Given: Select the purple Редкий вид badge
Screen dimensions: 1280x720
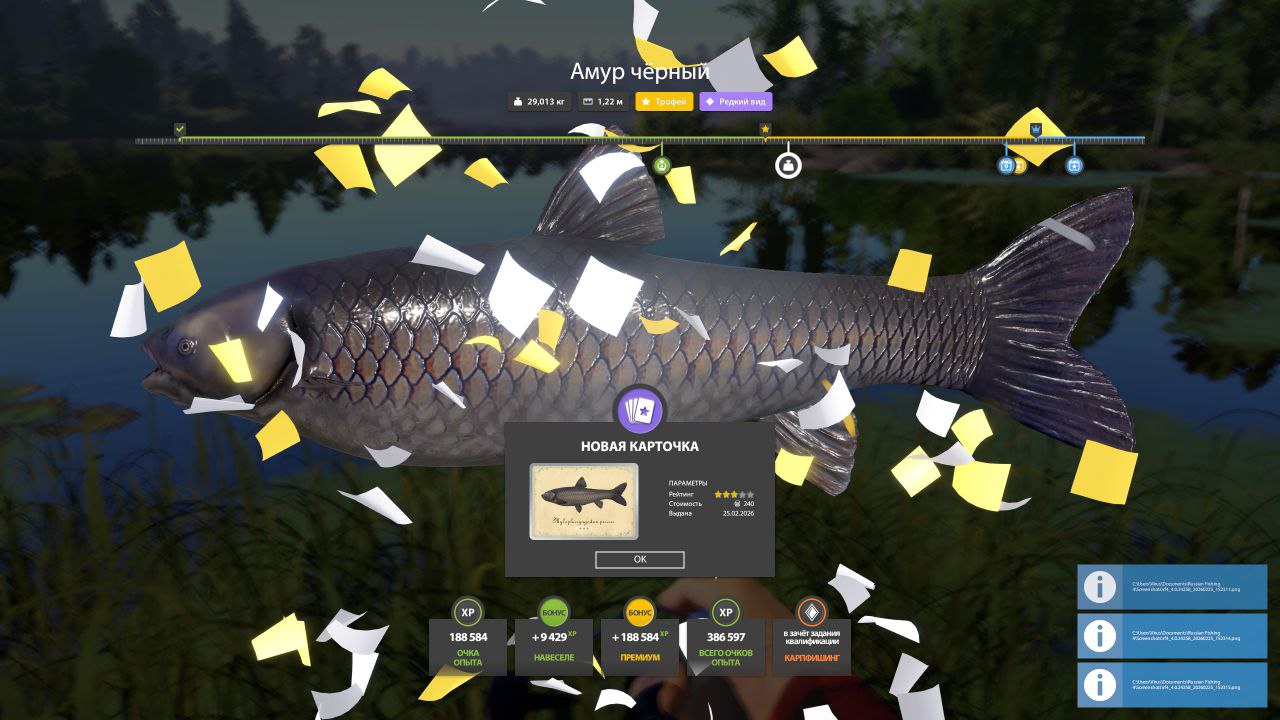Looking at the screenshot, I should (736, 101).
